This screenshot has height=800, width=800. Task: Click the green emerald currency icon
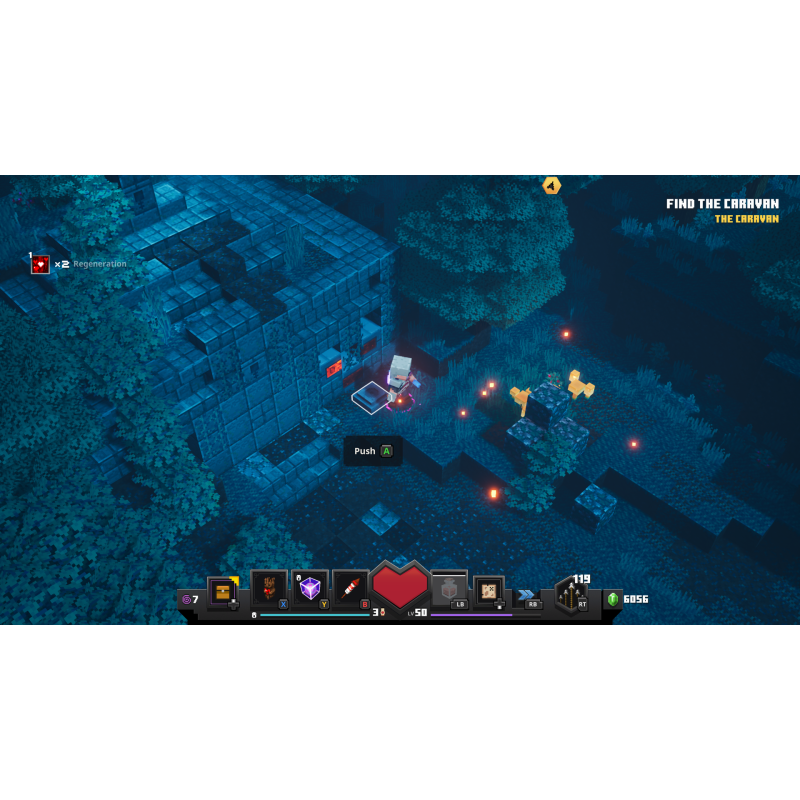click(x=612, y=599)
